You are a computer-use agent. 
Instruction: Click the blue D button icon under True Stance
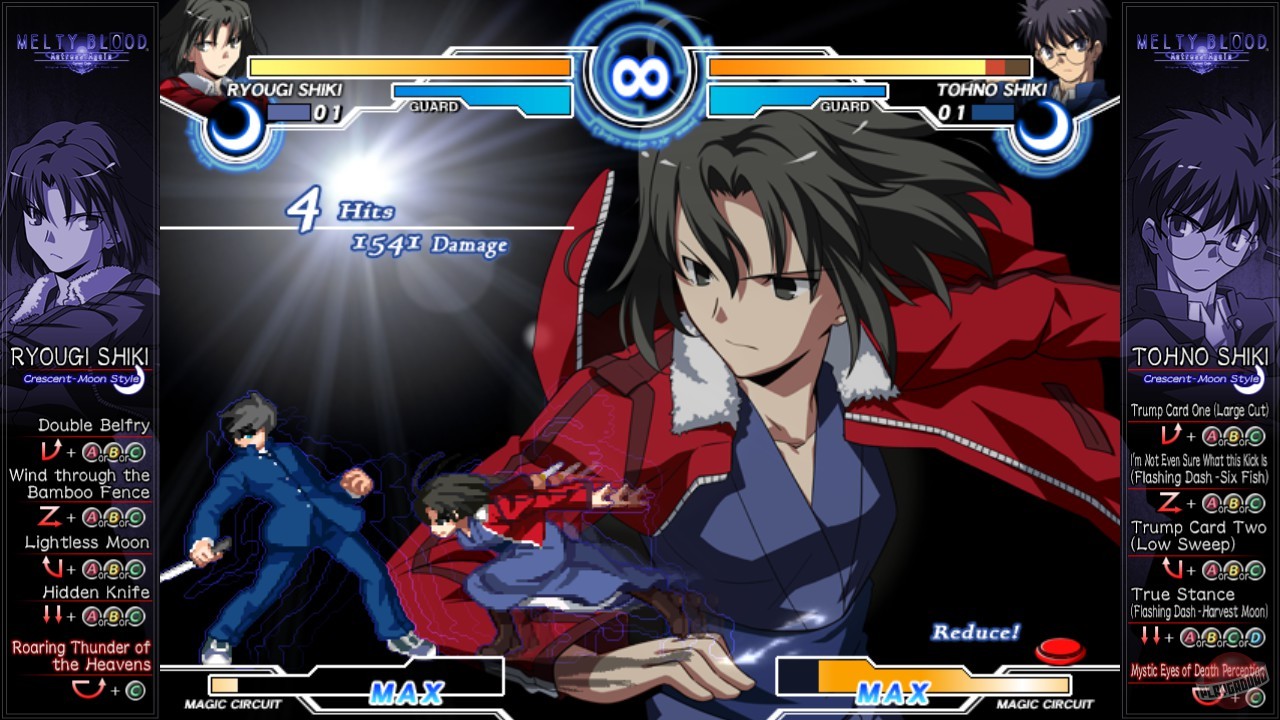1255,636
